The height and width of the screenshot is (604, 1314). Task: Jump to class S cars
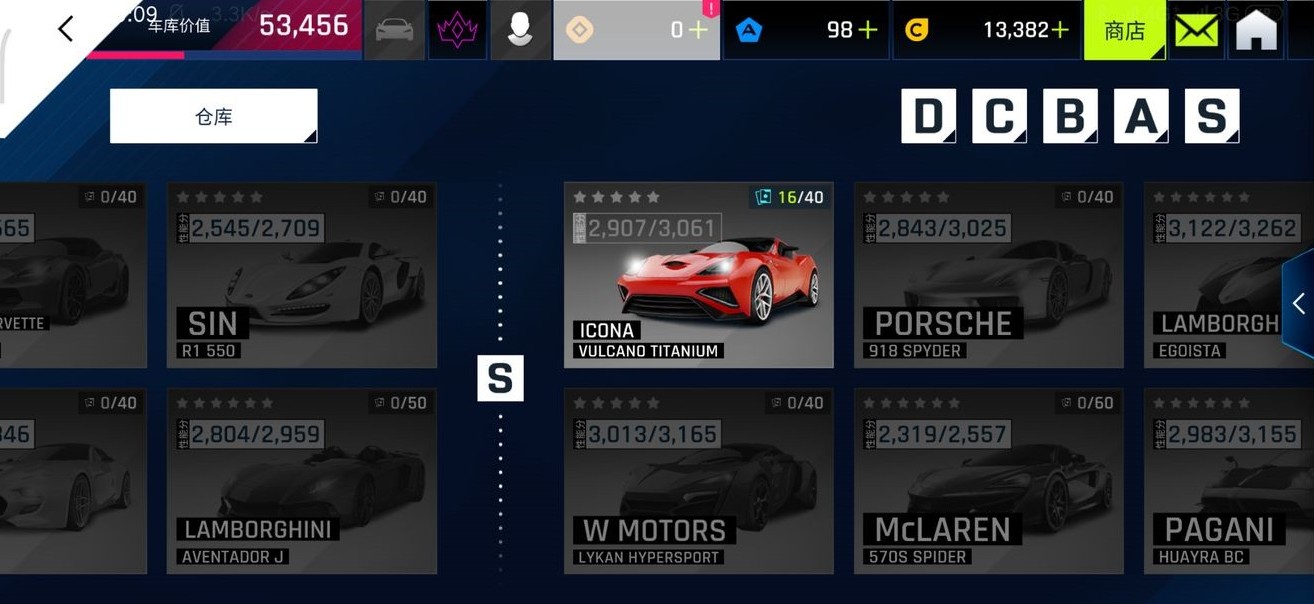tap(1212, 116)
